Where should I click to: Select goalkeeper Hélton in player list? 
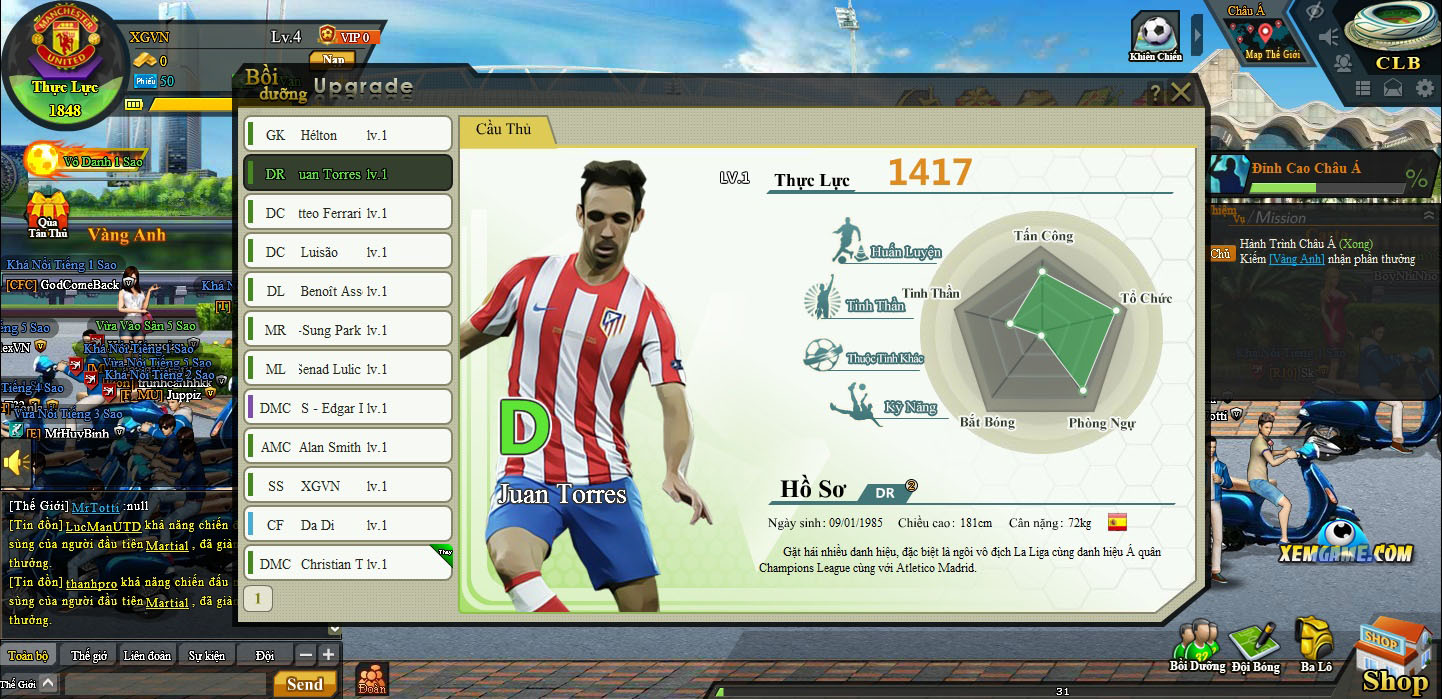click(348, 135)
